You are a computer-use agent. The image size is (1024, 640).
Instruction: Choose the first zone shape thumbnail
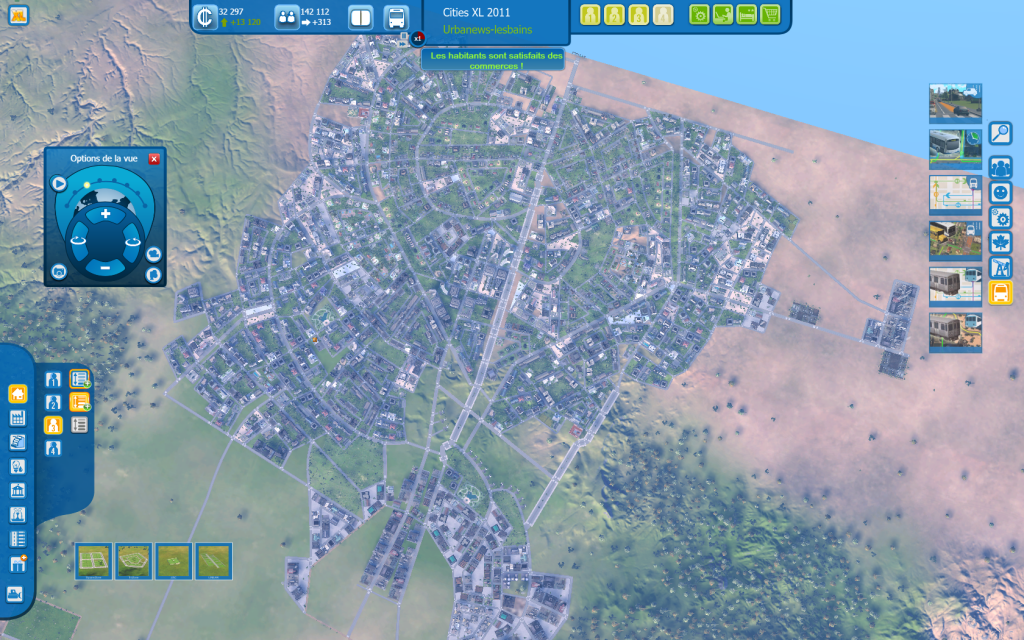point(94,561)
